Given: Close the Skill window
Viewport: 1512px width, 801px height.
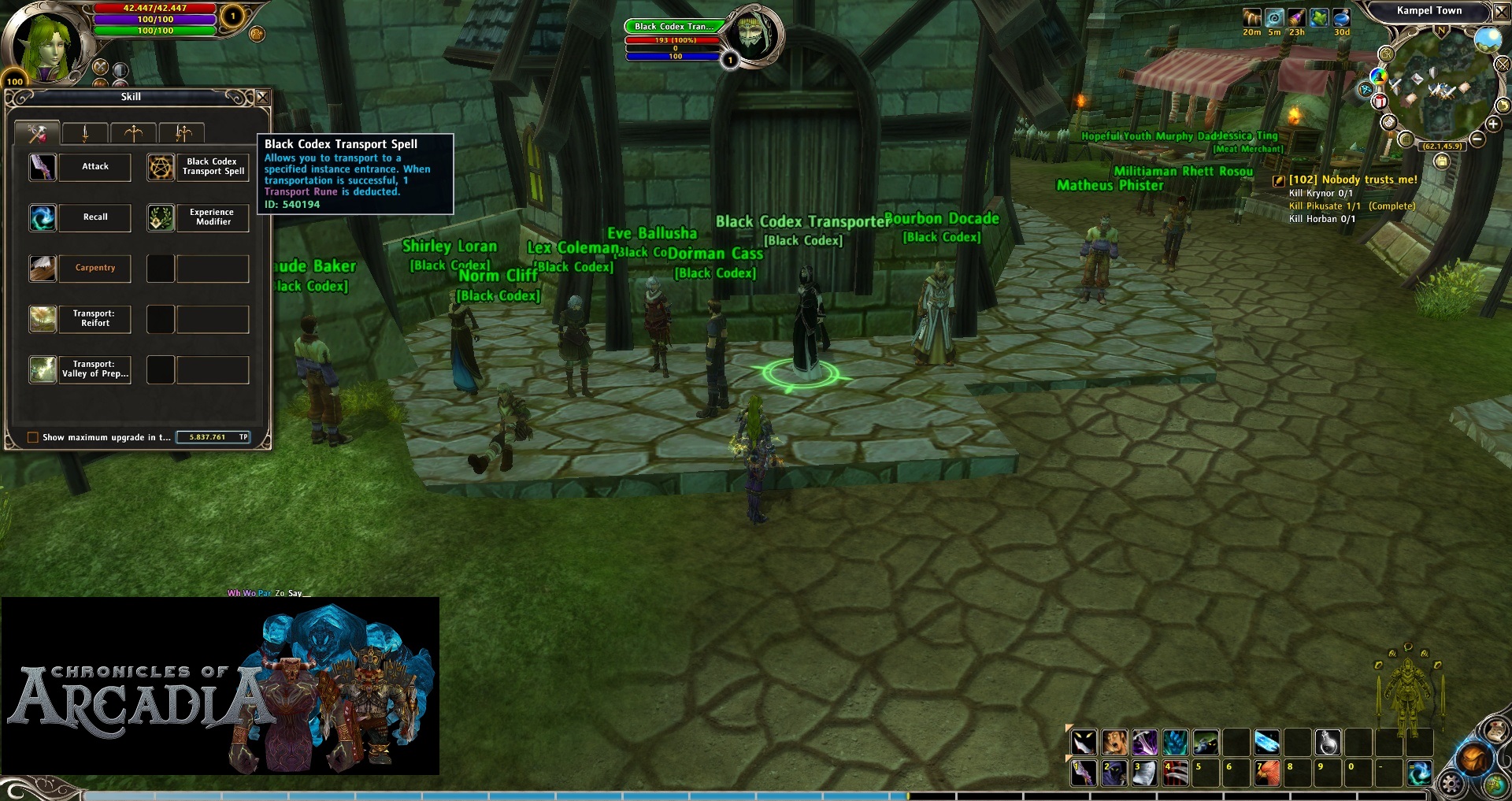Looking at the screenshot, I should click(x=263, y=97).
